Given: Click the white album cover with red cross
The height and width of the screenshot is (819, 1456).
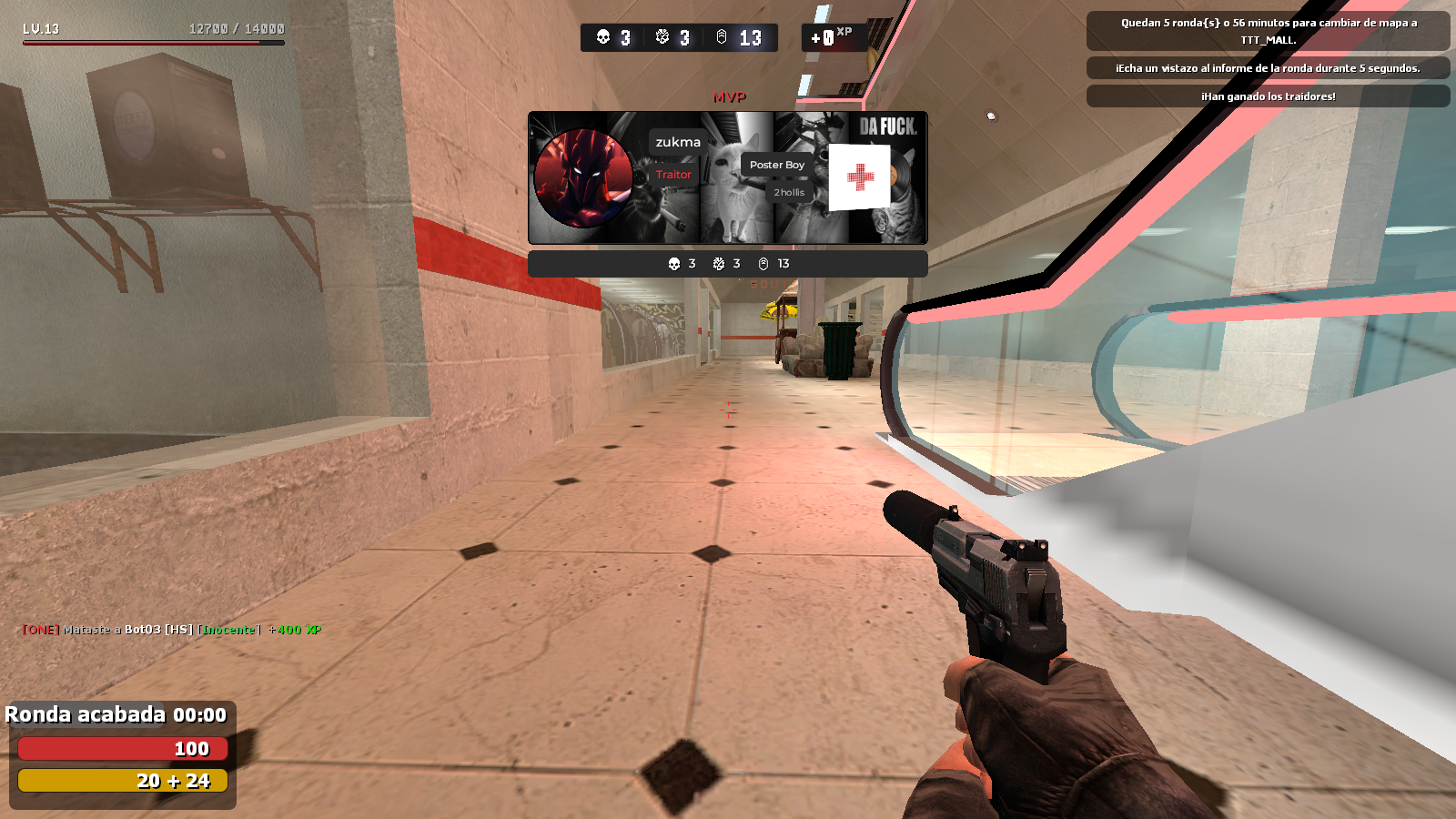Looking at the screenshot, I should [859, 177].
